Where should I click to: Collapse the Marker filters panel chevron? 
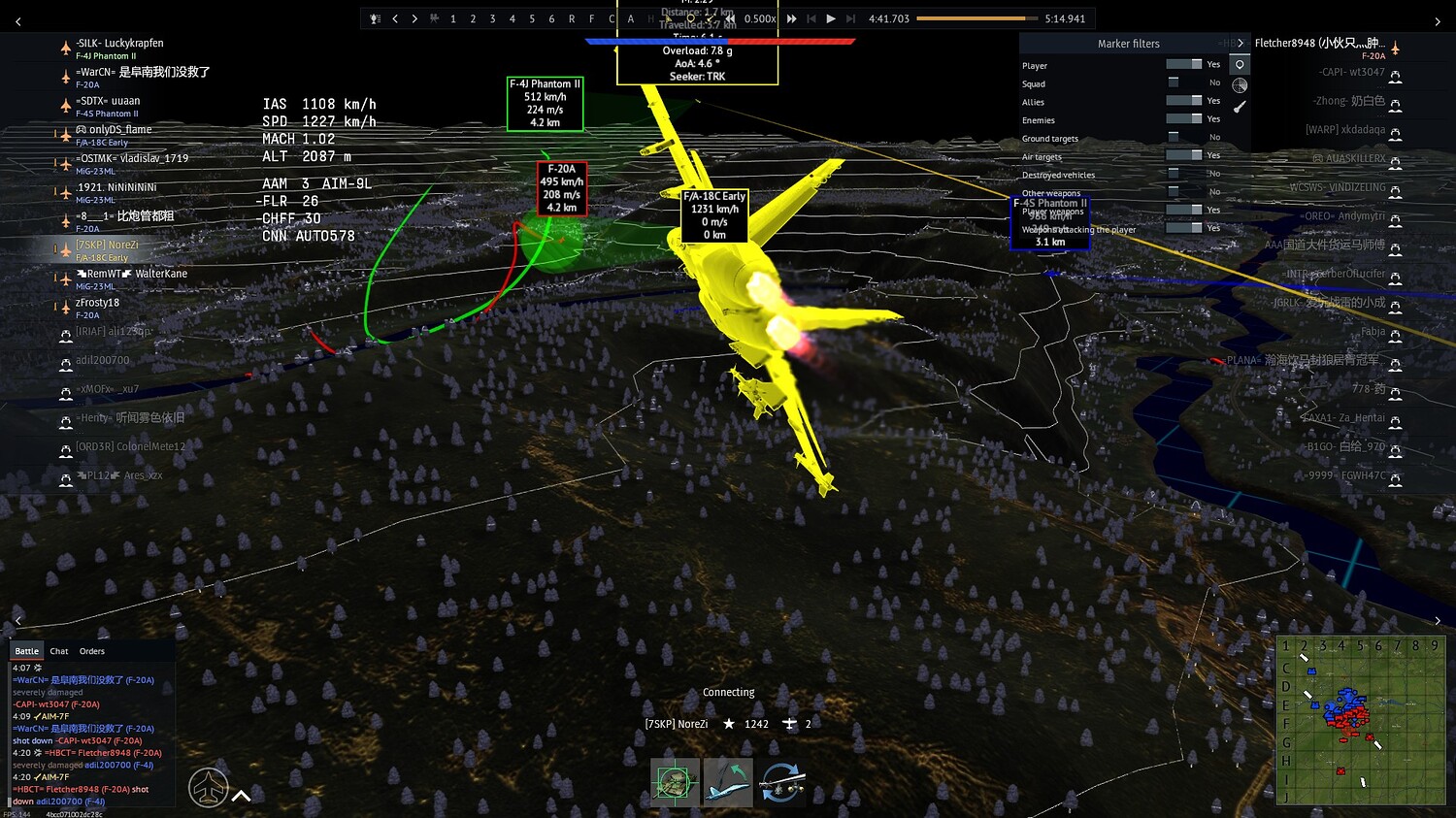tap(1241, 44)
